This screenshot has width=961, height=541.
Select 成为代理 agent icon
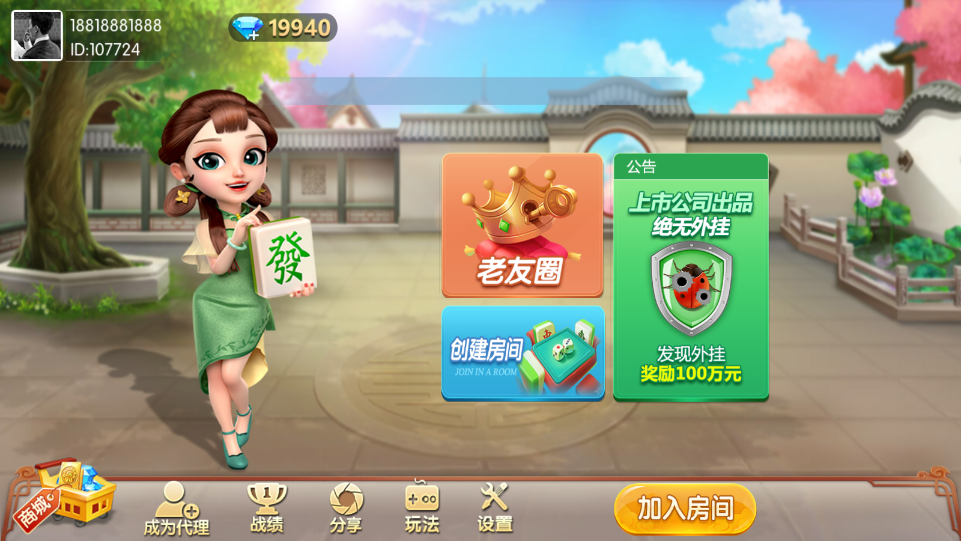(176, 507)
